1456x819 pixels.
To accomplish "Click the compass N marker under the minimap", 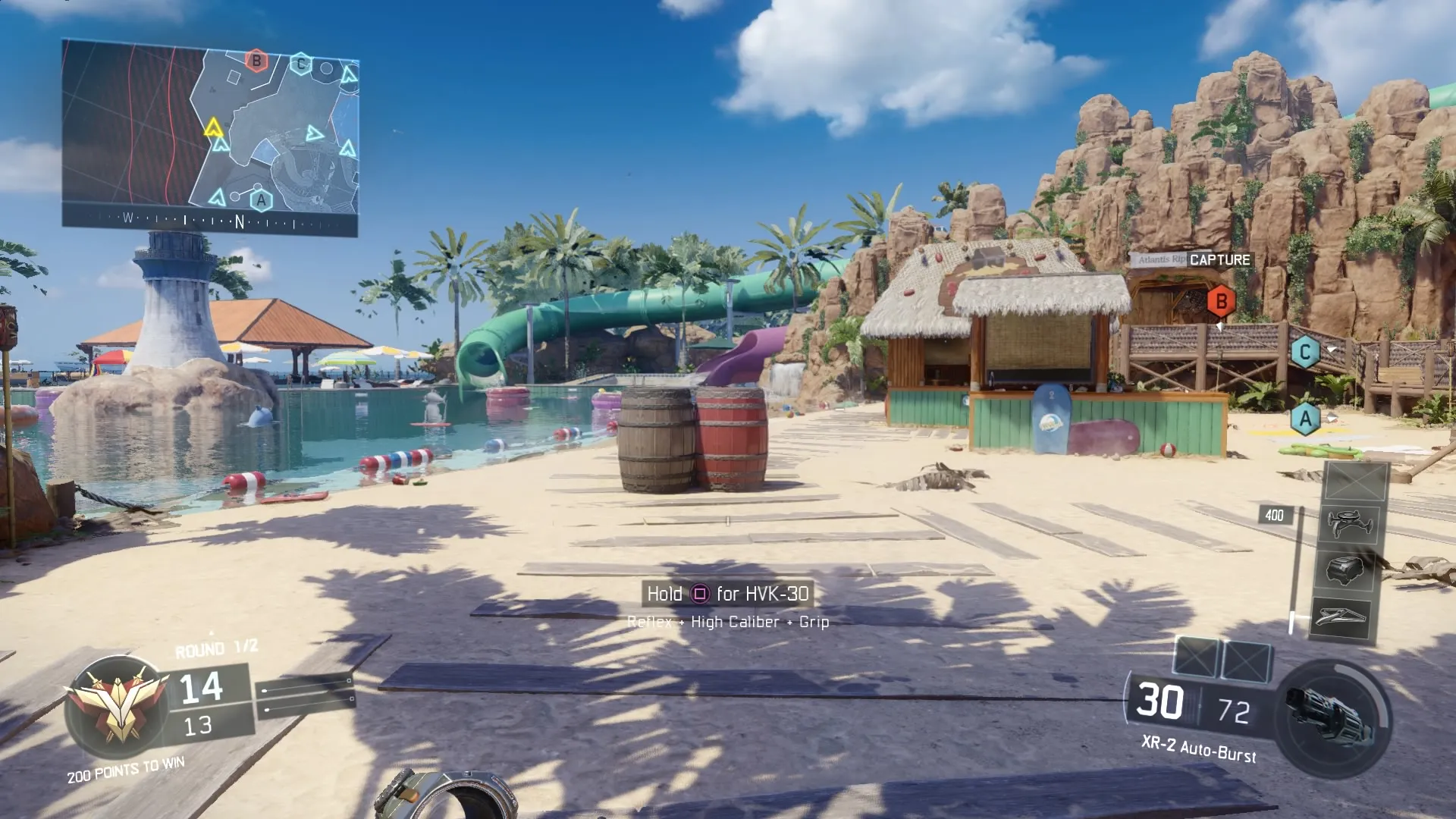I will 240,220.
